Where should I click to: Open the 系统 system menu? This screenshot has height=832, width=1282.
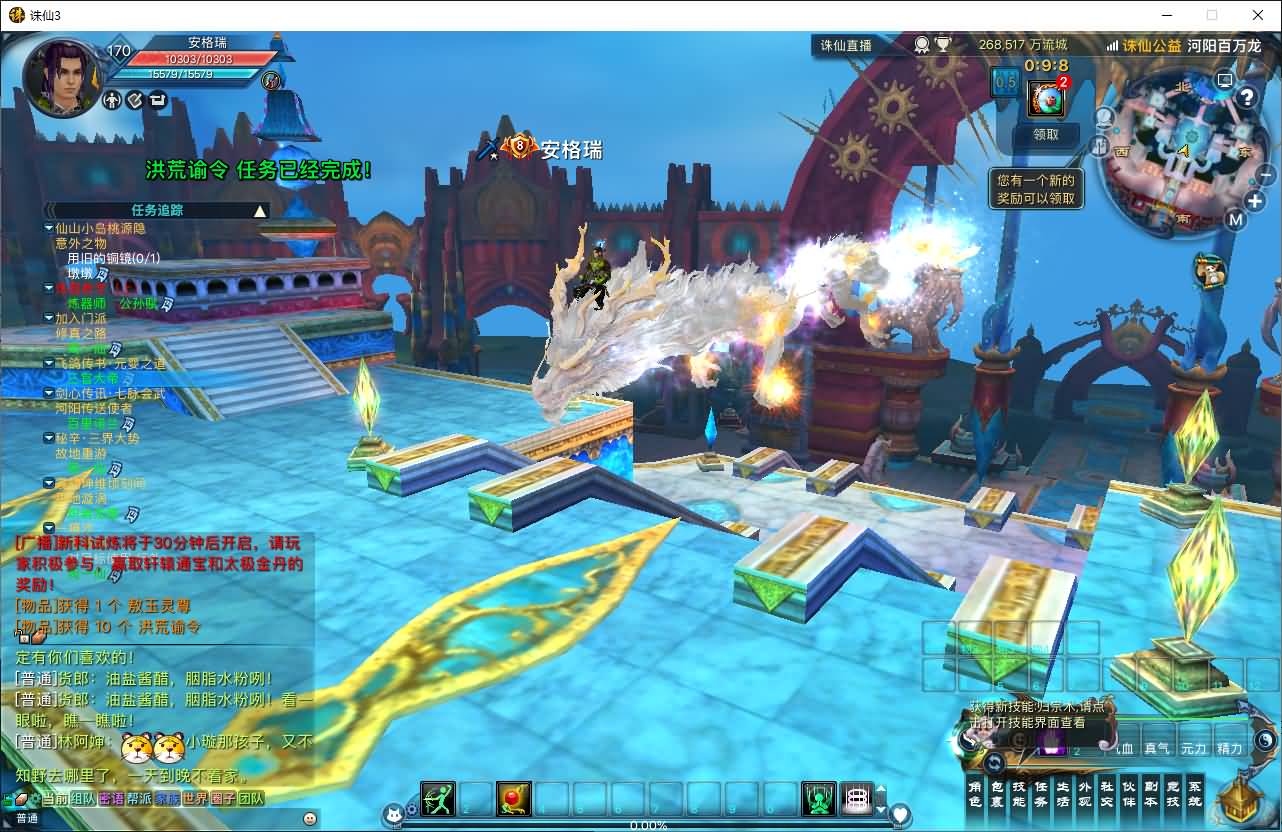(1195, 794)
